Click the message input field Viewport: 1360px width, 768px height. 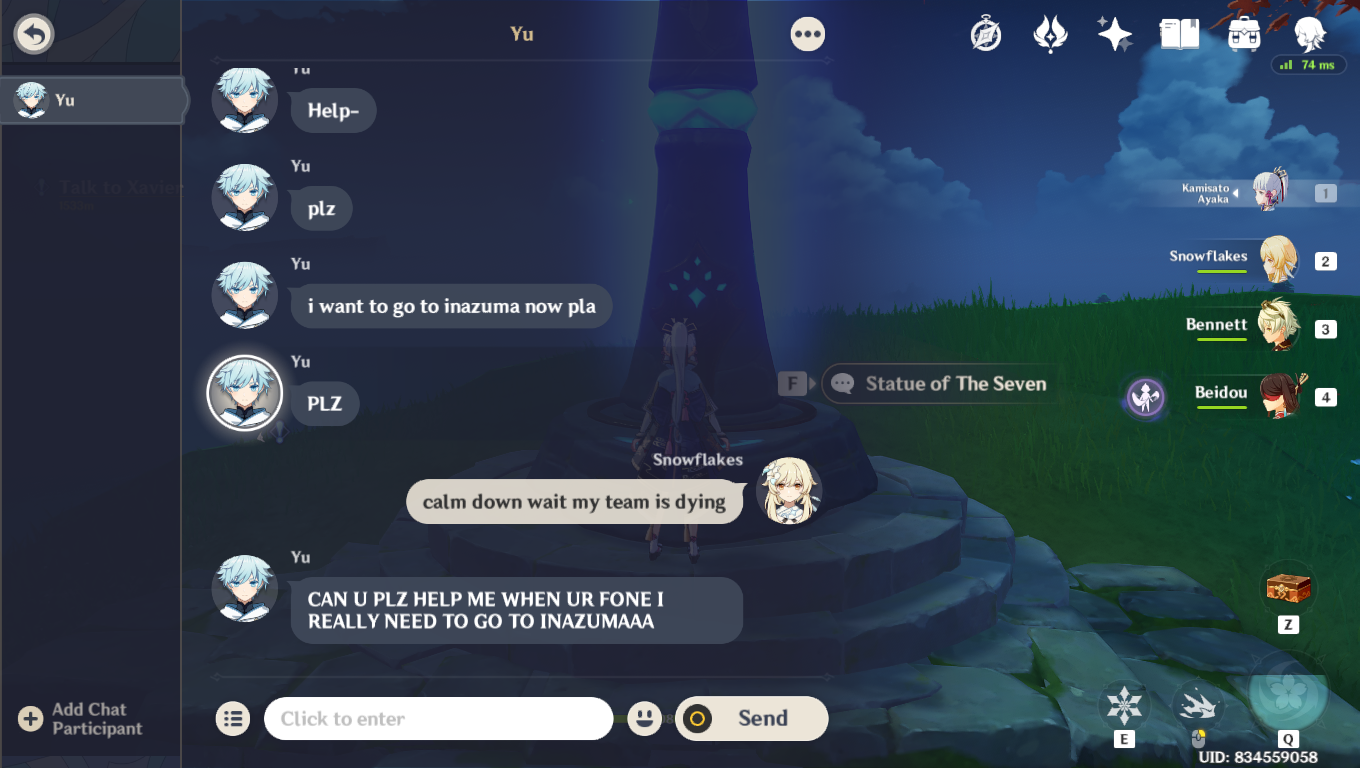click(438, 718)
